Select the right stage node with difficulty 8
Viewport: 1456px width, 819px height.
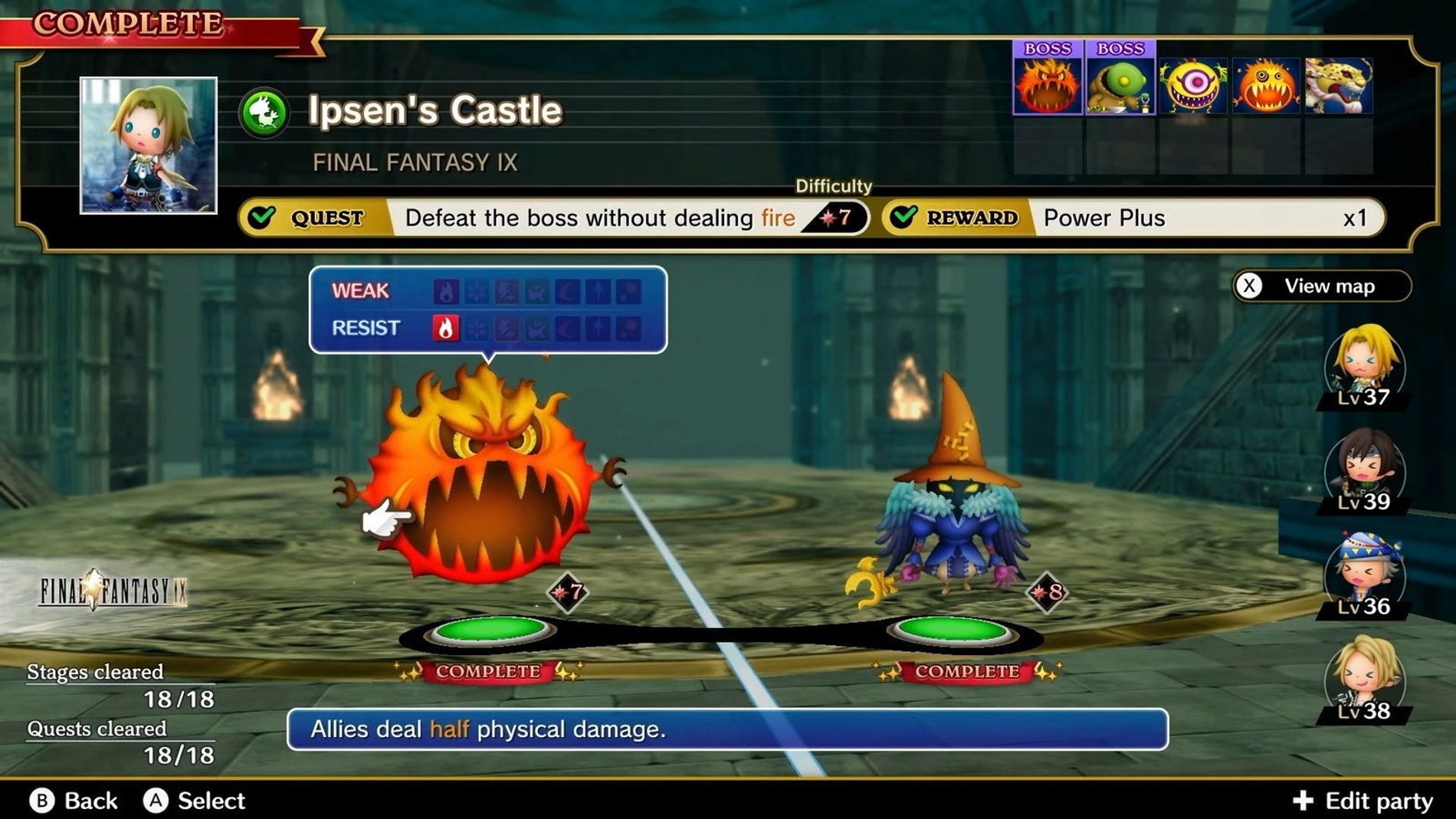[953, 631]
